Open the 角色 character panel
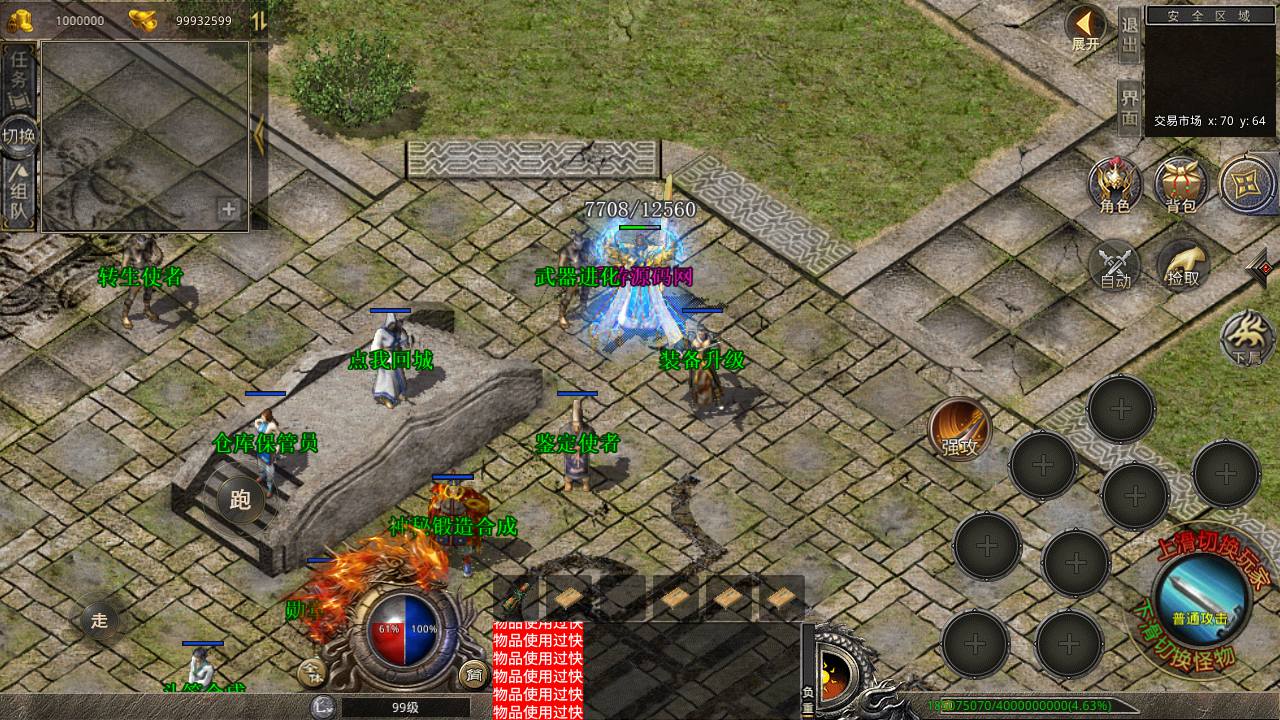1280x720 pixels. [x=1115, y=185]
